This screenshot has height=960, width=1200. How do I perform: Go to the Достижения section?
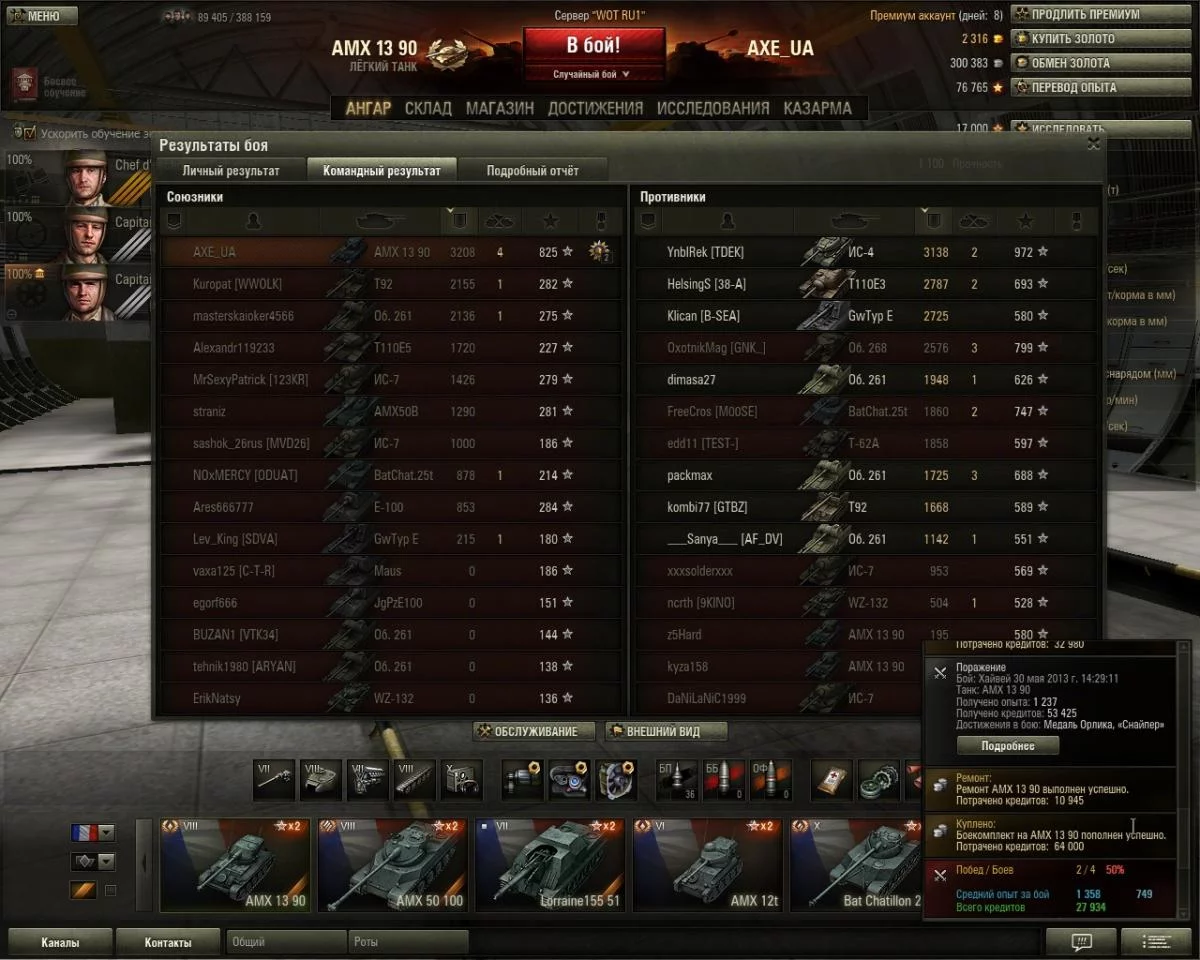point(595,108)
